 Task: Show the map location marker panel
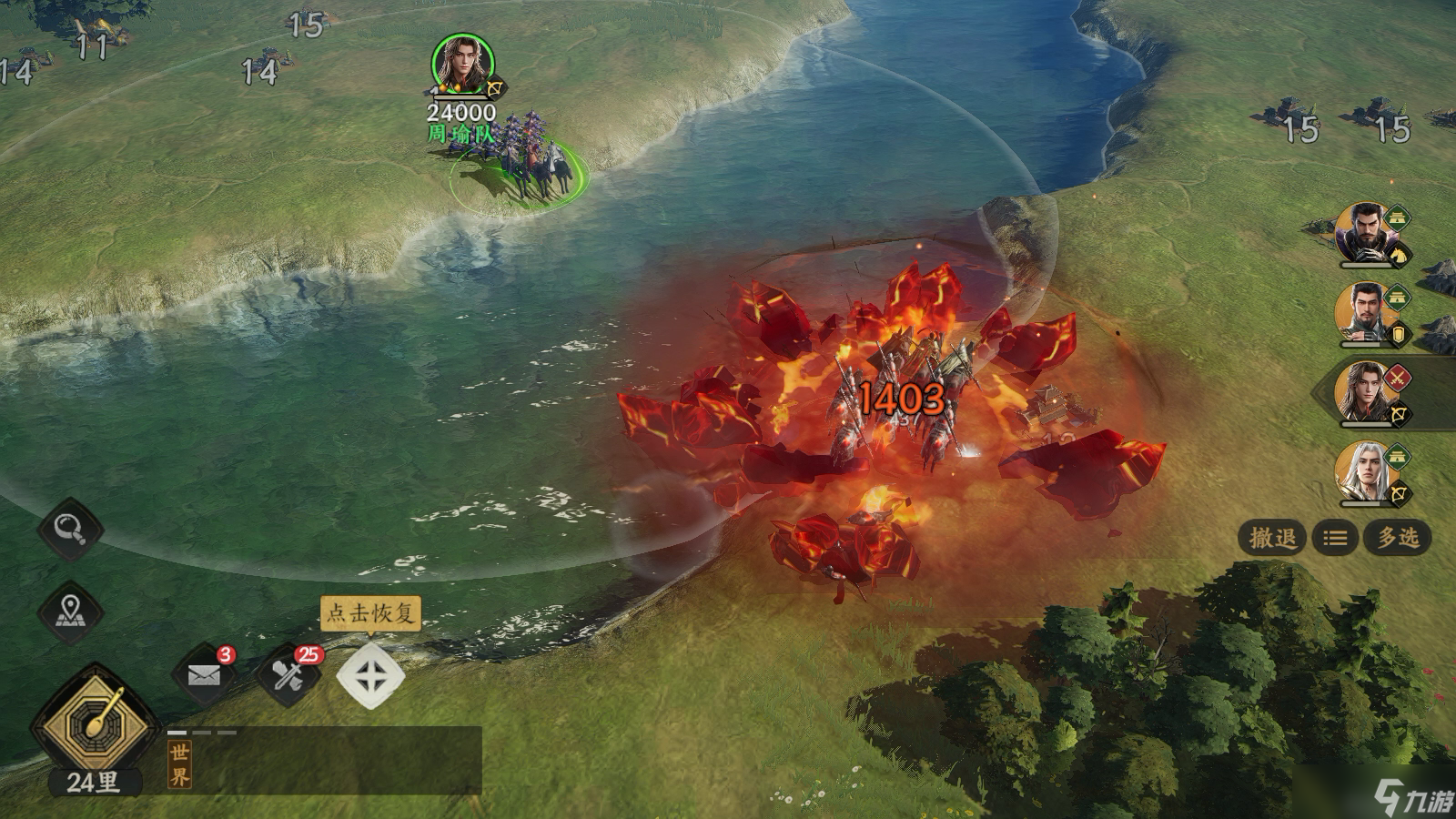[70, 612]
